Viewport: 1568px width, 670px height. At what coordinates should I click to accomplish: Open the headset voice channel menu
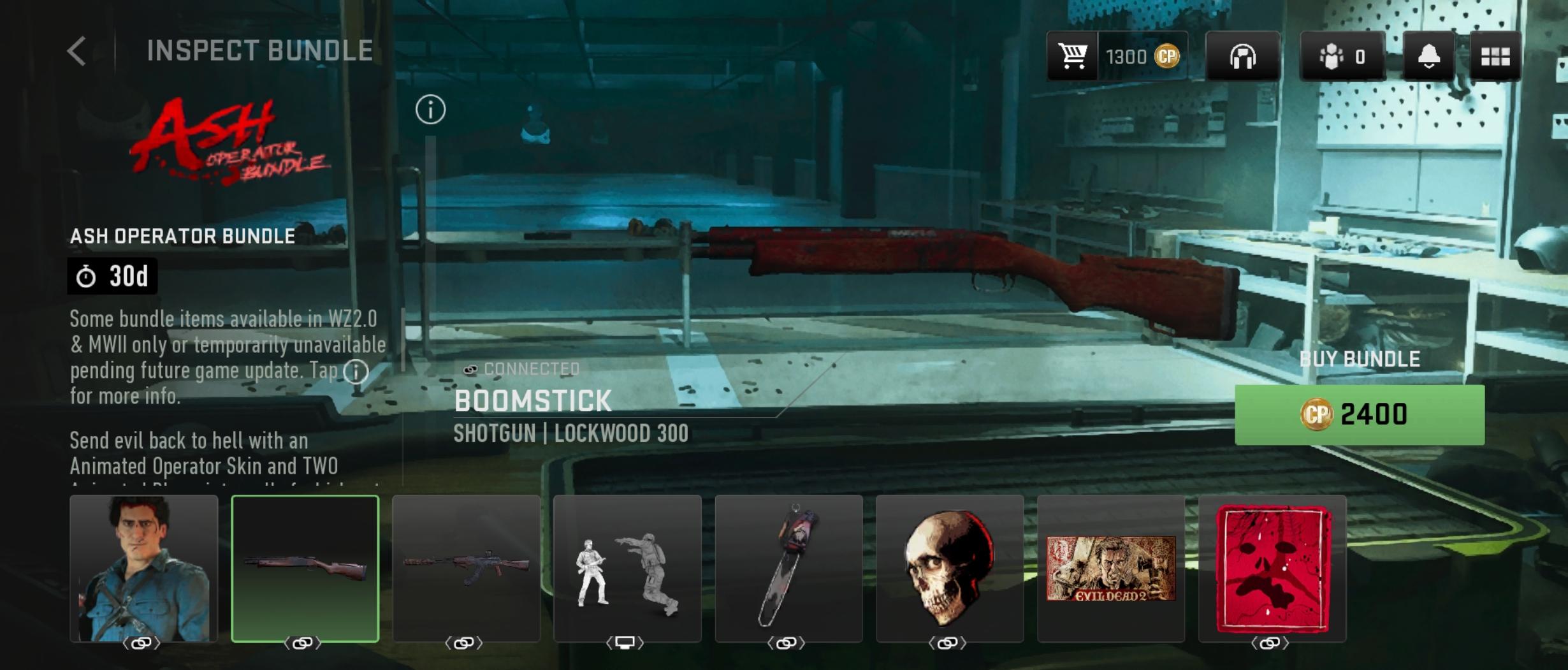(x=1242, y=57)
